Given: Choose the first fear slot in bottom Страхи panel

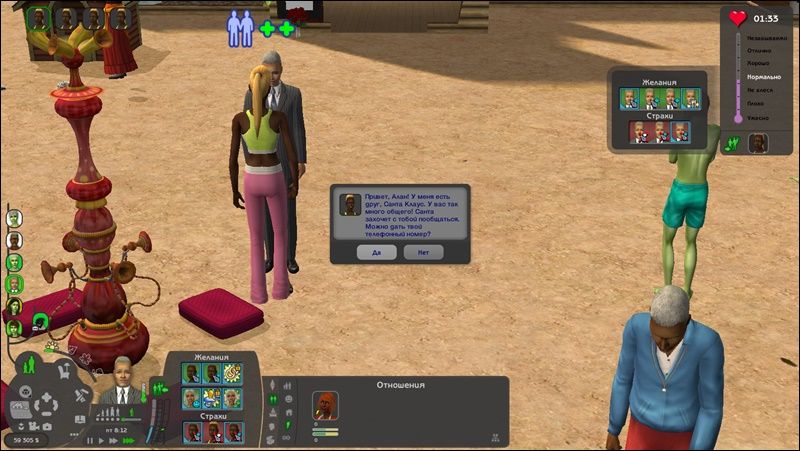Looking at the screenshot, I should tap(193, 431).
